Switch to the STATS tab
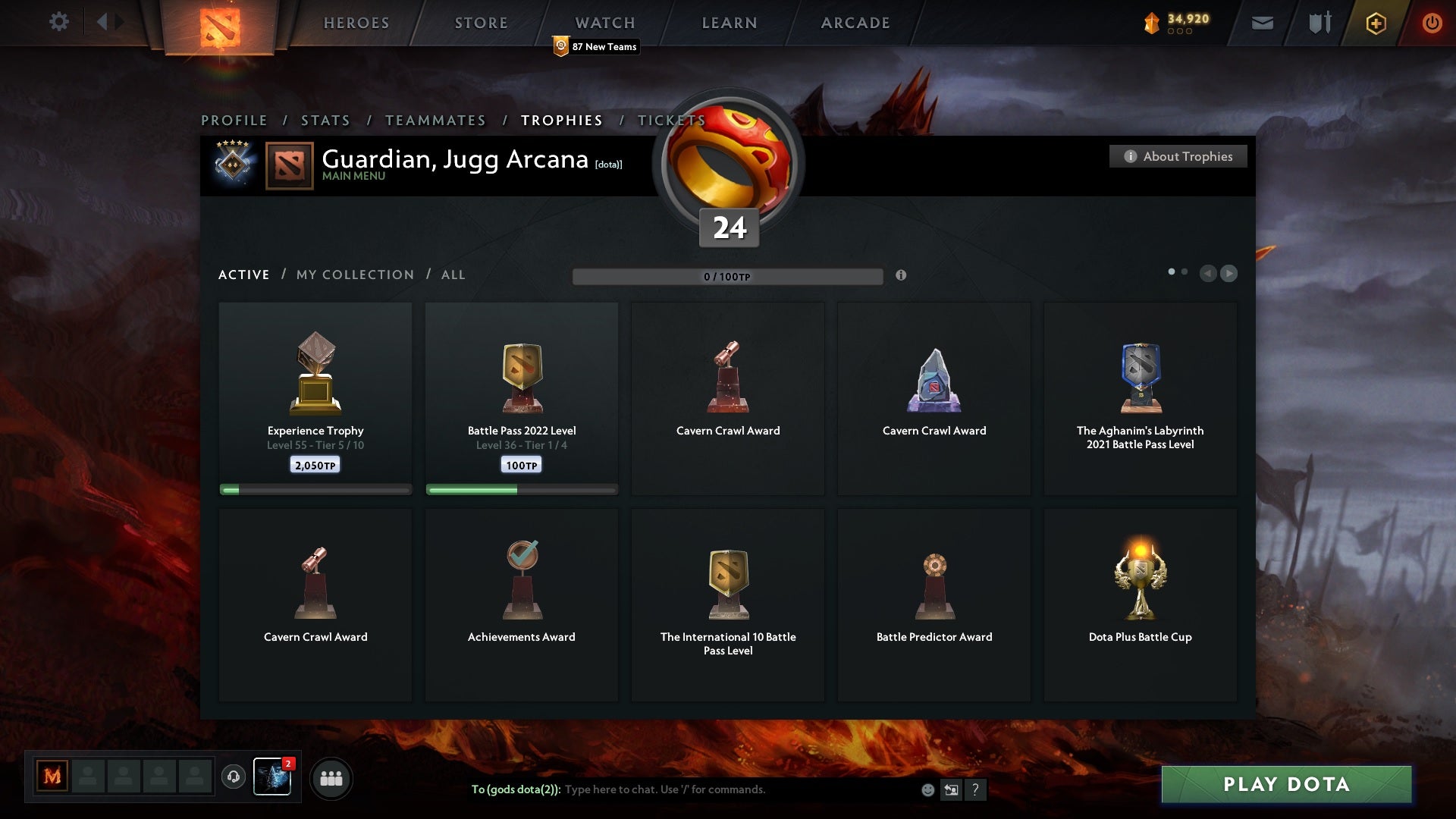 pos(325,120)
